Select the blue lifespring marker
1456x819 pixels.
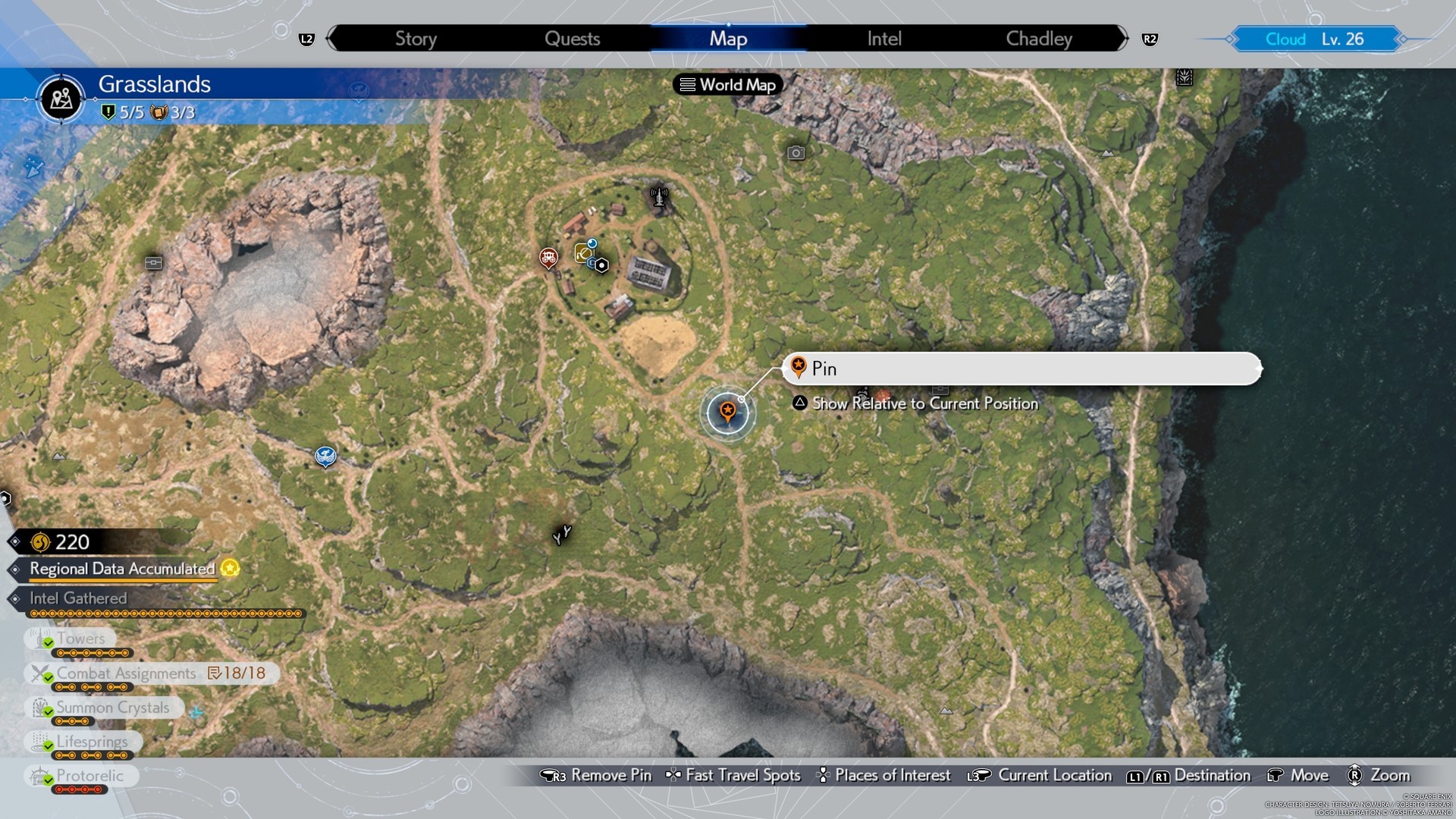pos(325,456)
